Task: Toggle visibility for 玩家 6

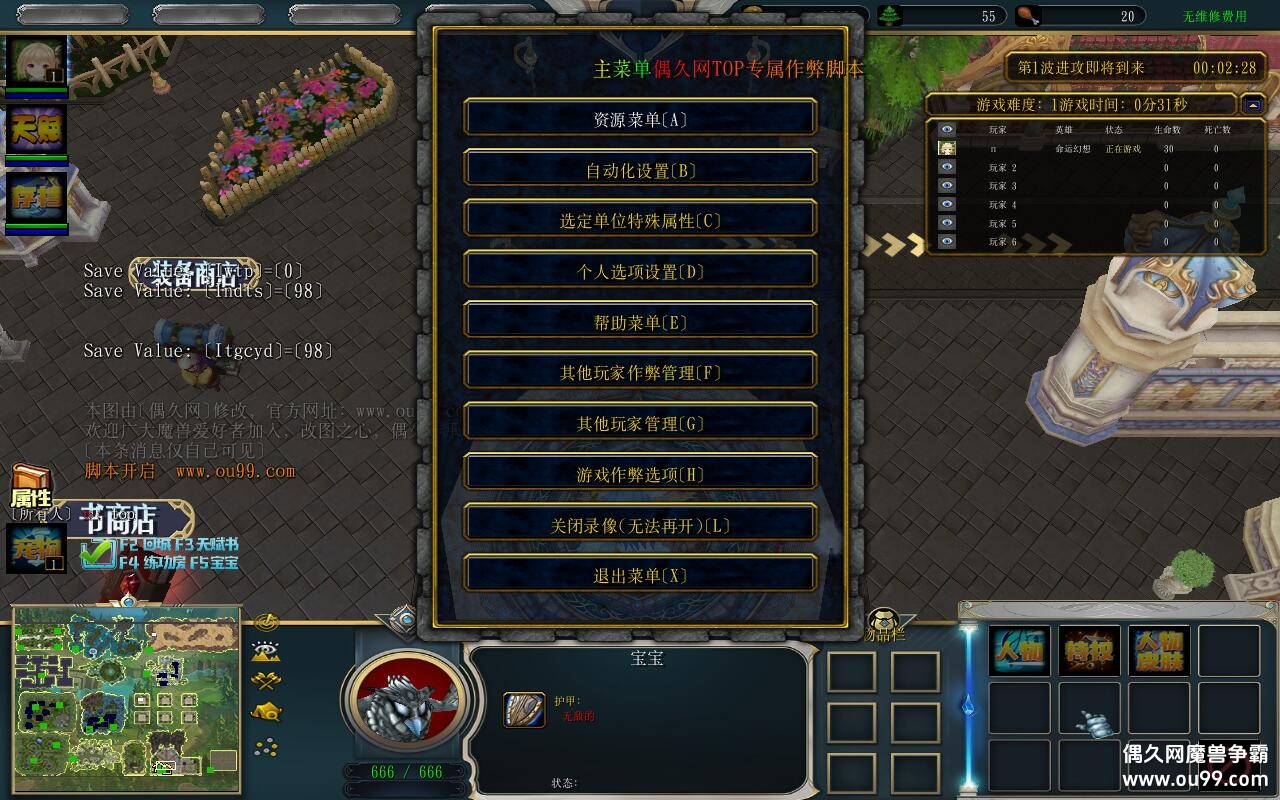Action: (946, 240)
